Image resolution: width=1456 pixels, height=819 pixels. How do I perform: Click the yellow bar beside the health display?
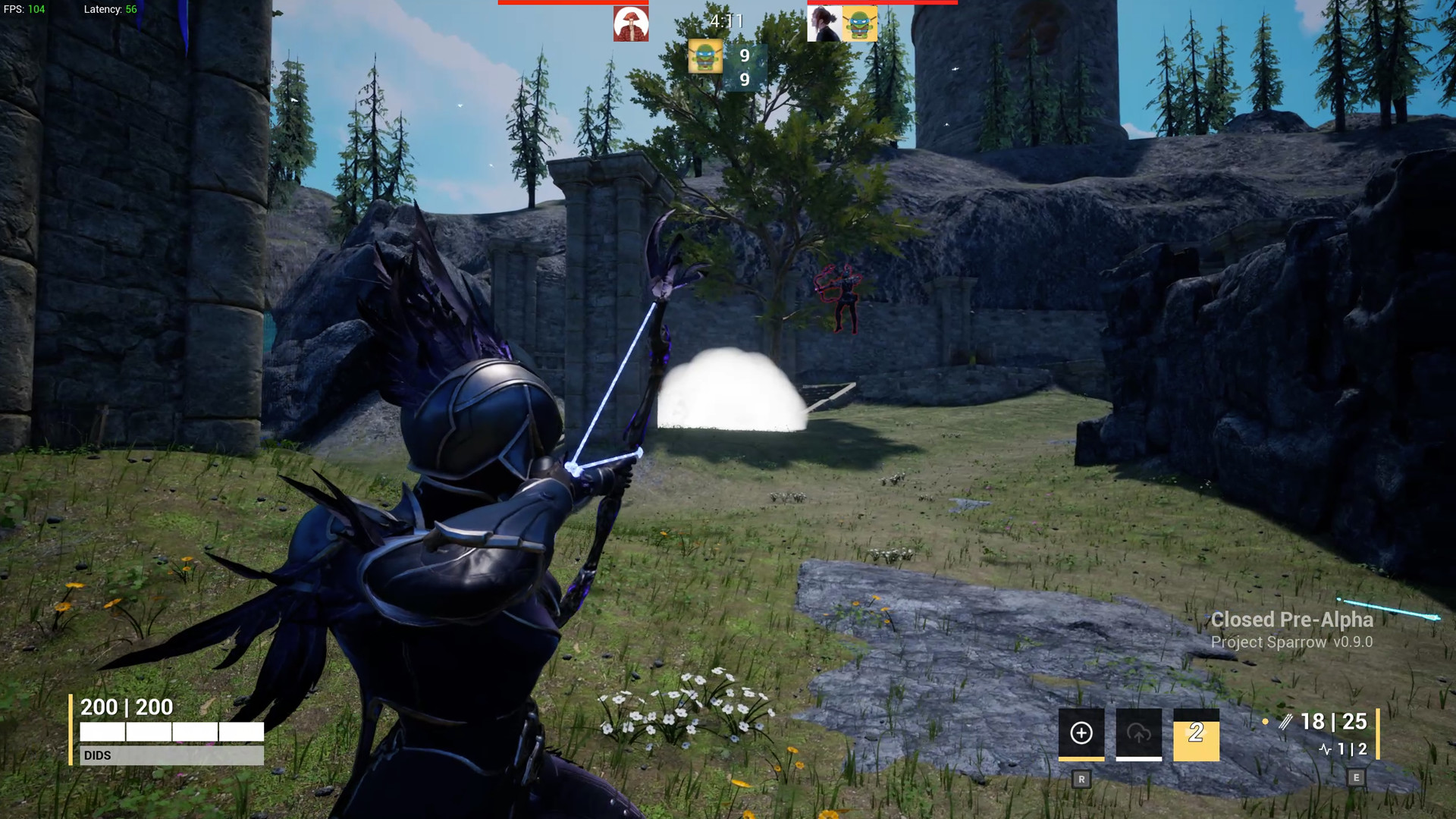[x=71, y=730]
